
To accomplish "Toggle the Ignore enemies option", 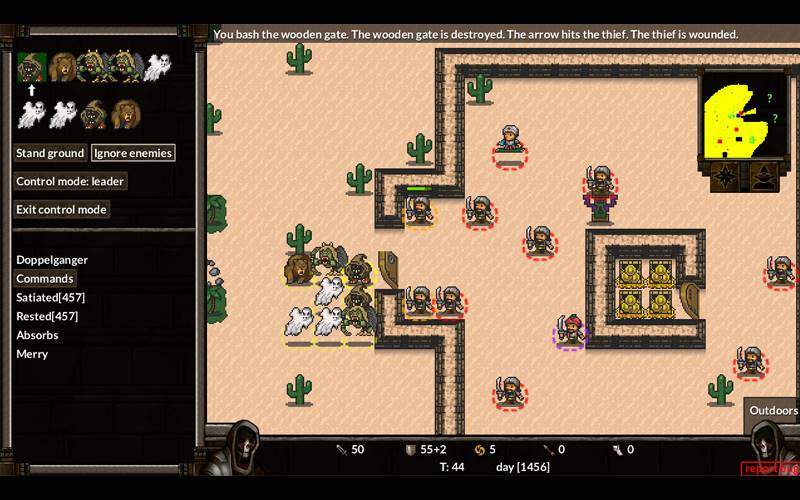I will tap(133, 153).
